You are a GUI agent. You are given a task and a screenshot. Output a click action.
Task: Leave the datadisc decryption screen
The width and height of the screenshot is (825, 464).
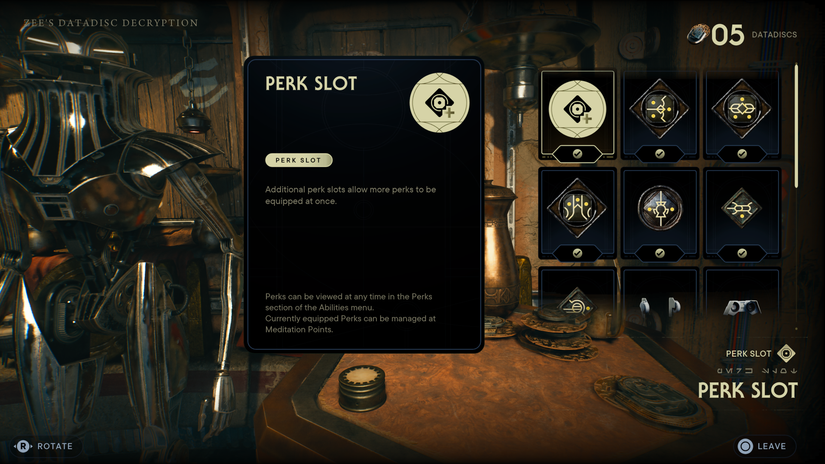click(762, 446)
